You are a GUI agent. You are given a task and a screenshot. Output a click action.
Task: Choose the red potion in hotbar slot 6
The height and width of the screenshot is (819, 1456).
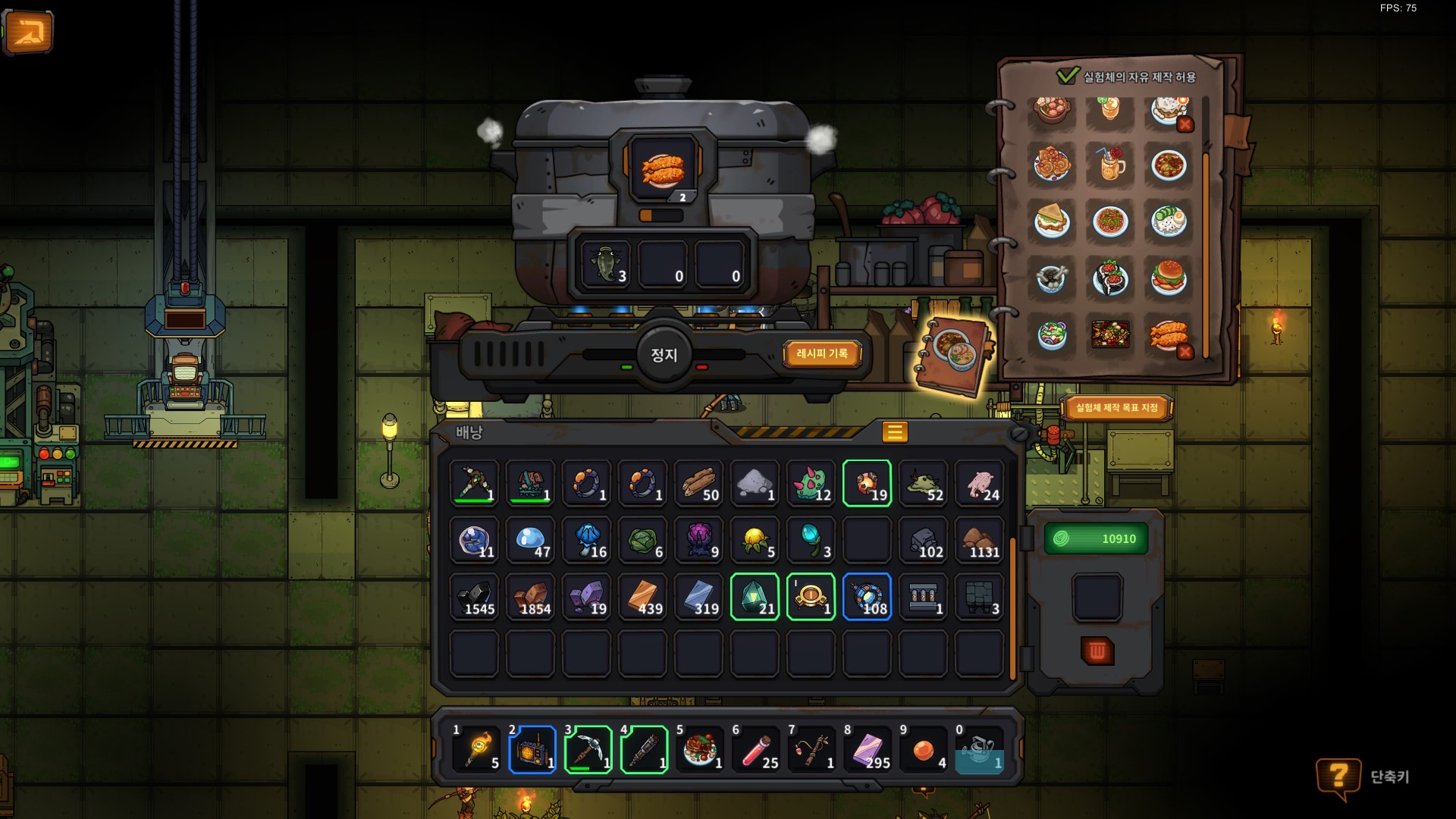756,749
